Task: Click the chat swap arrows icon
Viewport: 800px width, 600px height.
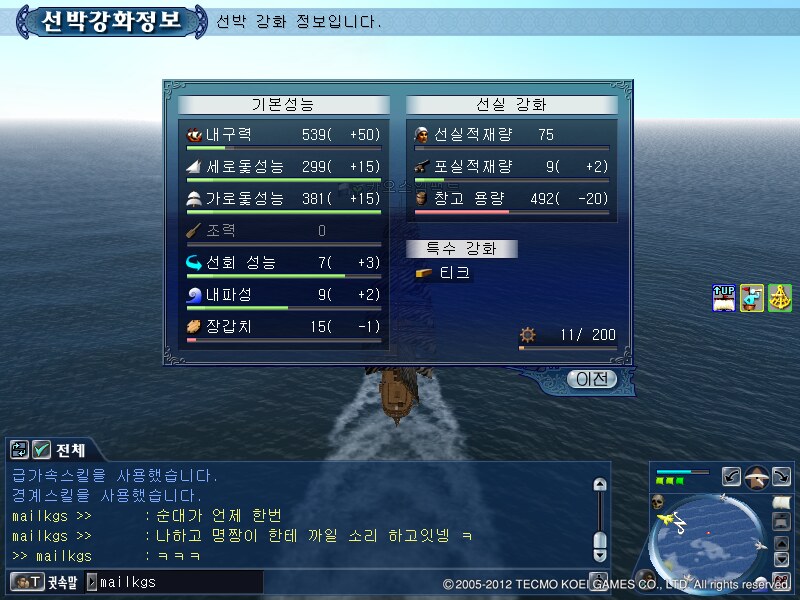Action: tap(20, 449)
